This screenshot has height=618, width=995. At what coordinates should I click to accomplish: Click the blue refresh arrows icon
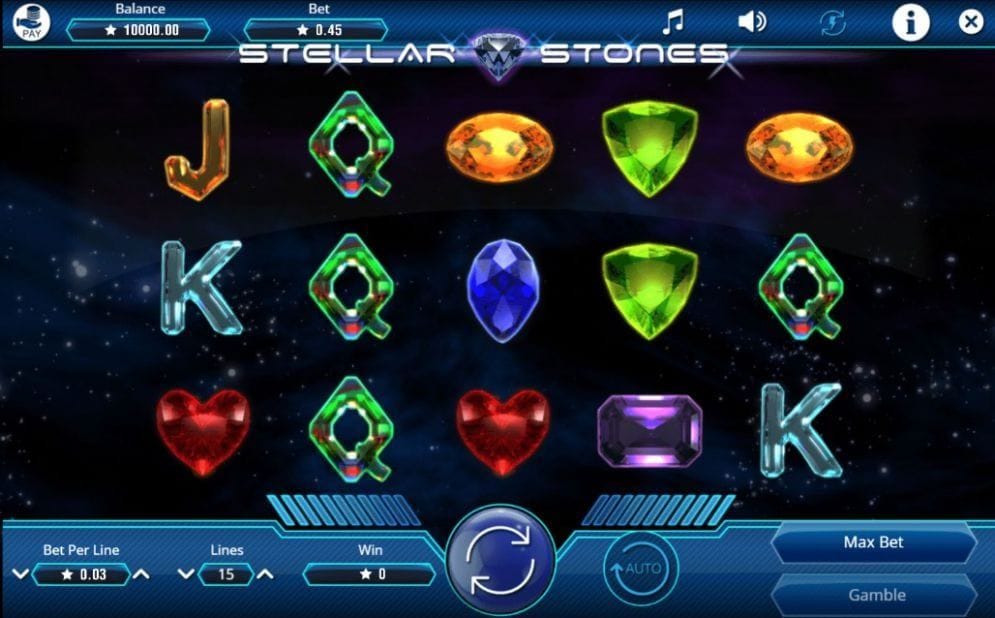coord(832,22)
